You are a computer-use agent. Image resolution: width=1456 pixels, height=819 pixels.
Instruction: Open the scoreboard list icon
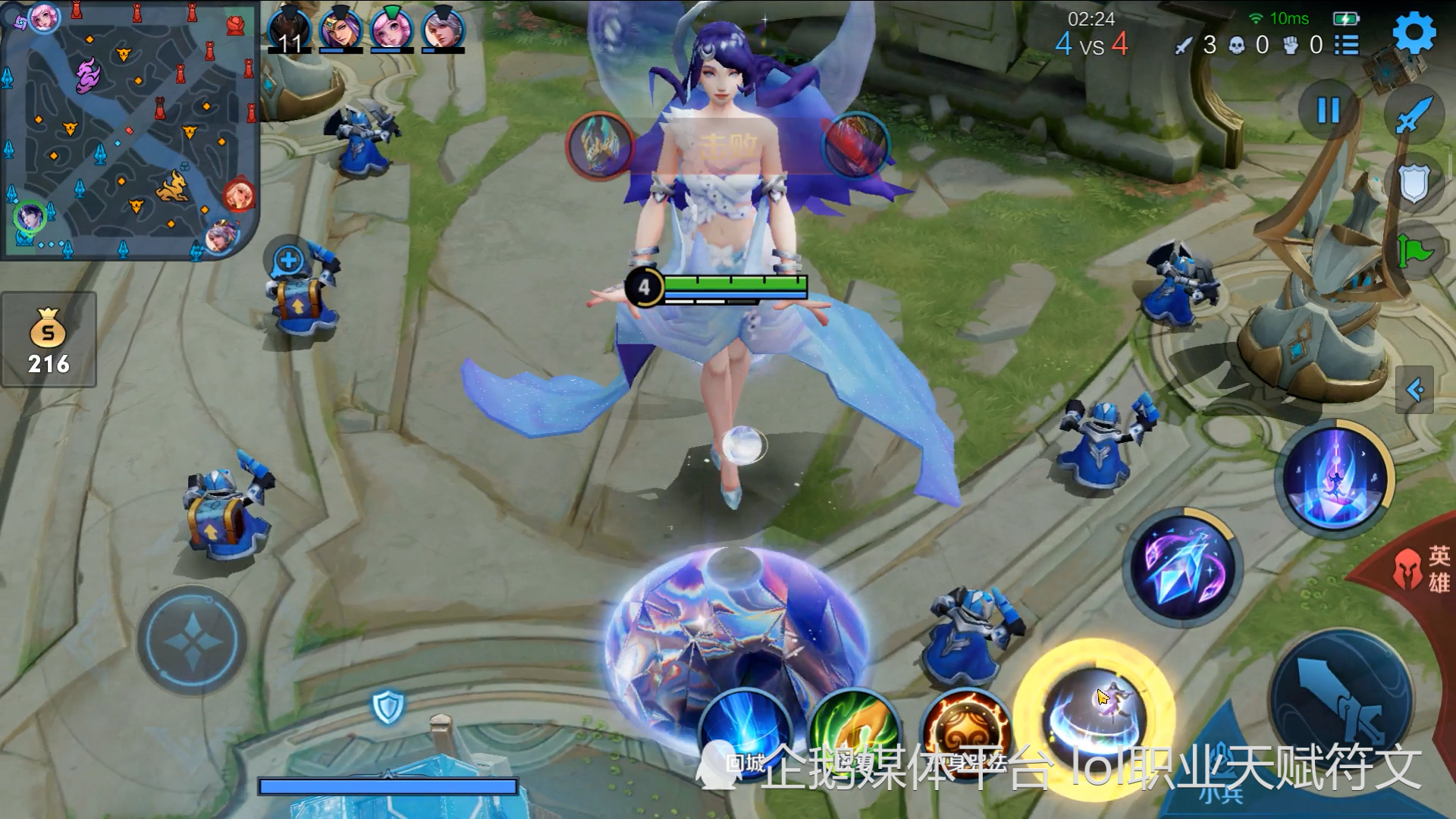(x=1347, y=45)
